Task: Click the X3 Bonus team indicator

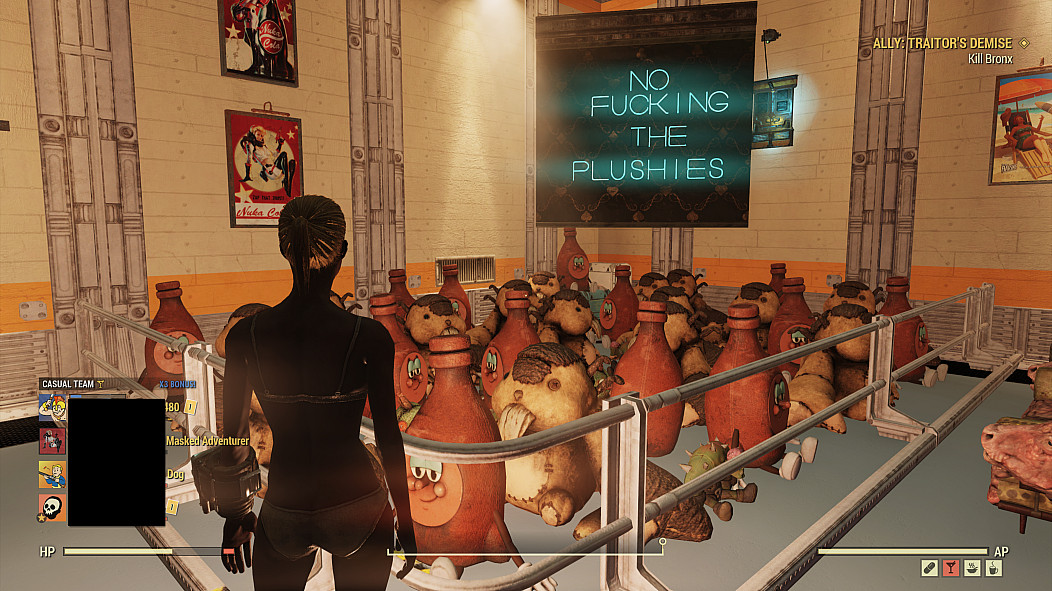Action: pos(177,384)
